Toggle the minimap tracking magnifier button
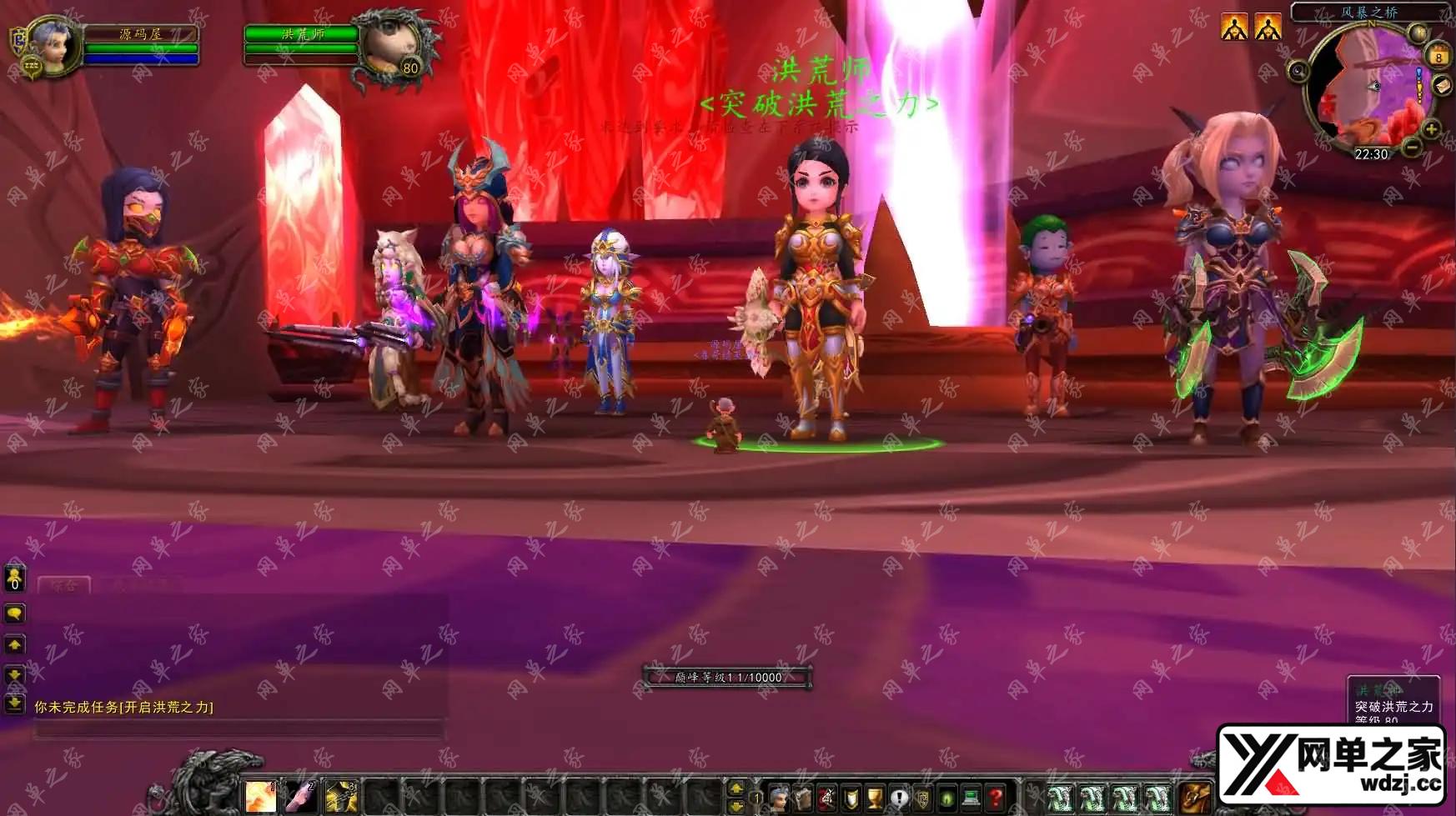The width and height of the screenshot is (1456, 816). click(x=1298, y=72)
